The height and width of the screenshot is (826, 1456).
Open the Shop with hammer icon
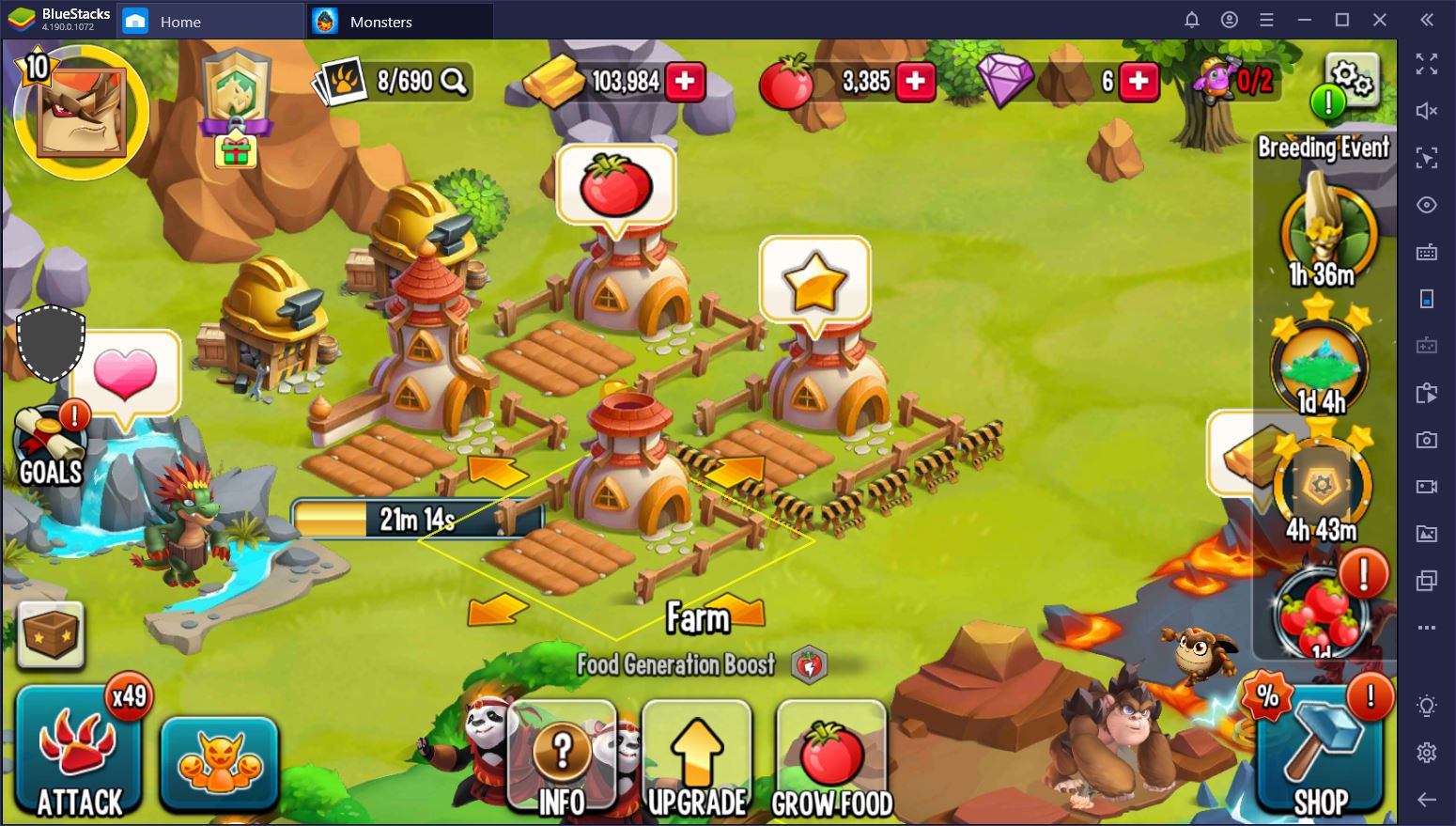(x=1320, y=754)
